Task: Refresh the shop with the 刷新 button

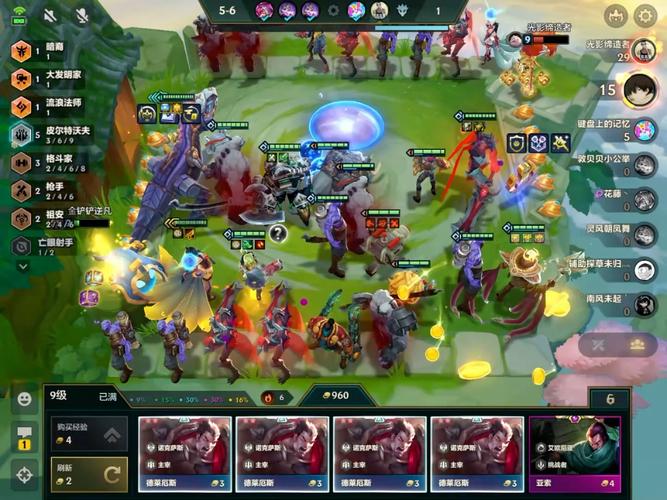Action: [x=89, y=474]
